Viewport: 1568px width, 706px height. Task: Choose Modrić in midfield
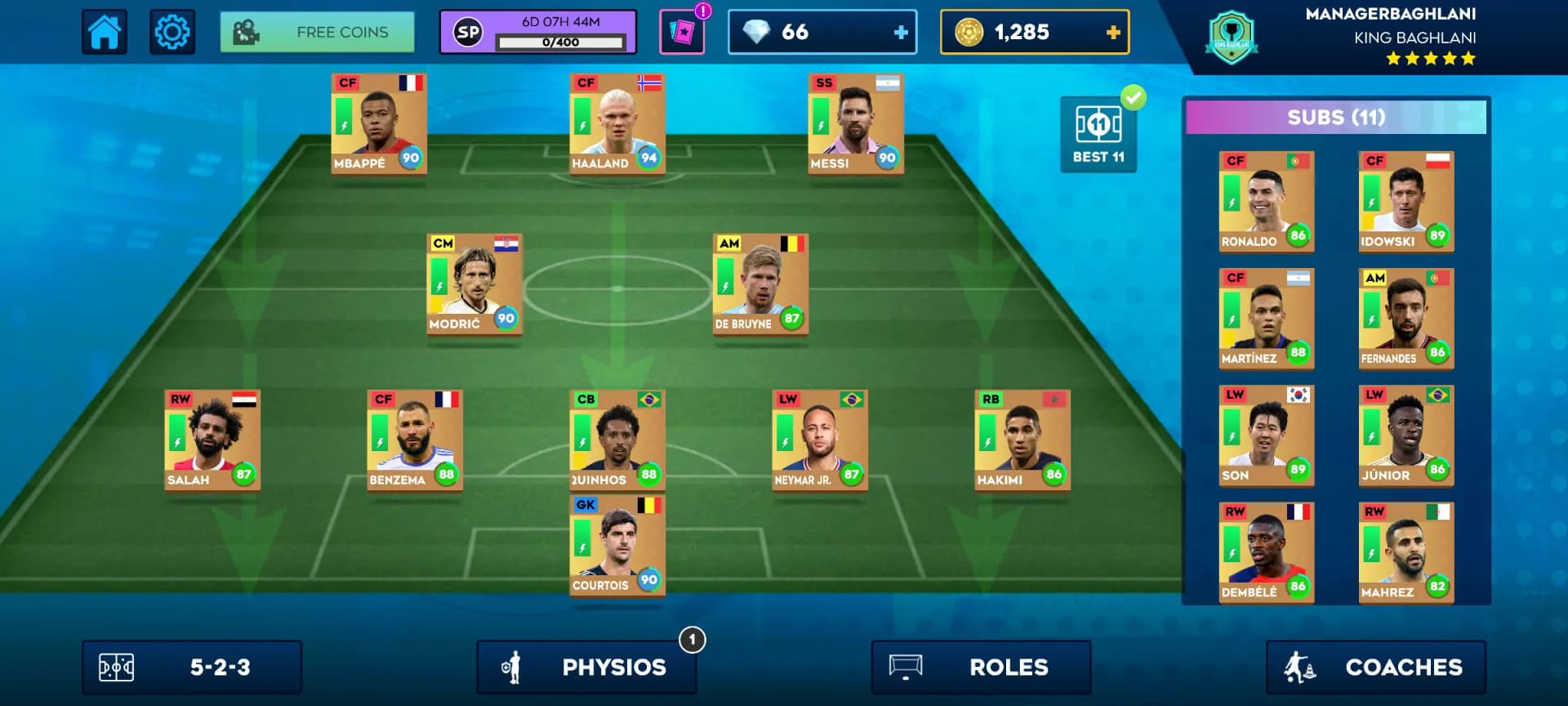click(x=474, y=284)
